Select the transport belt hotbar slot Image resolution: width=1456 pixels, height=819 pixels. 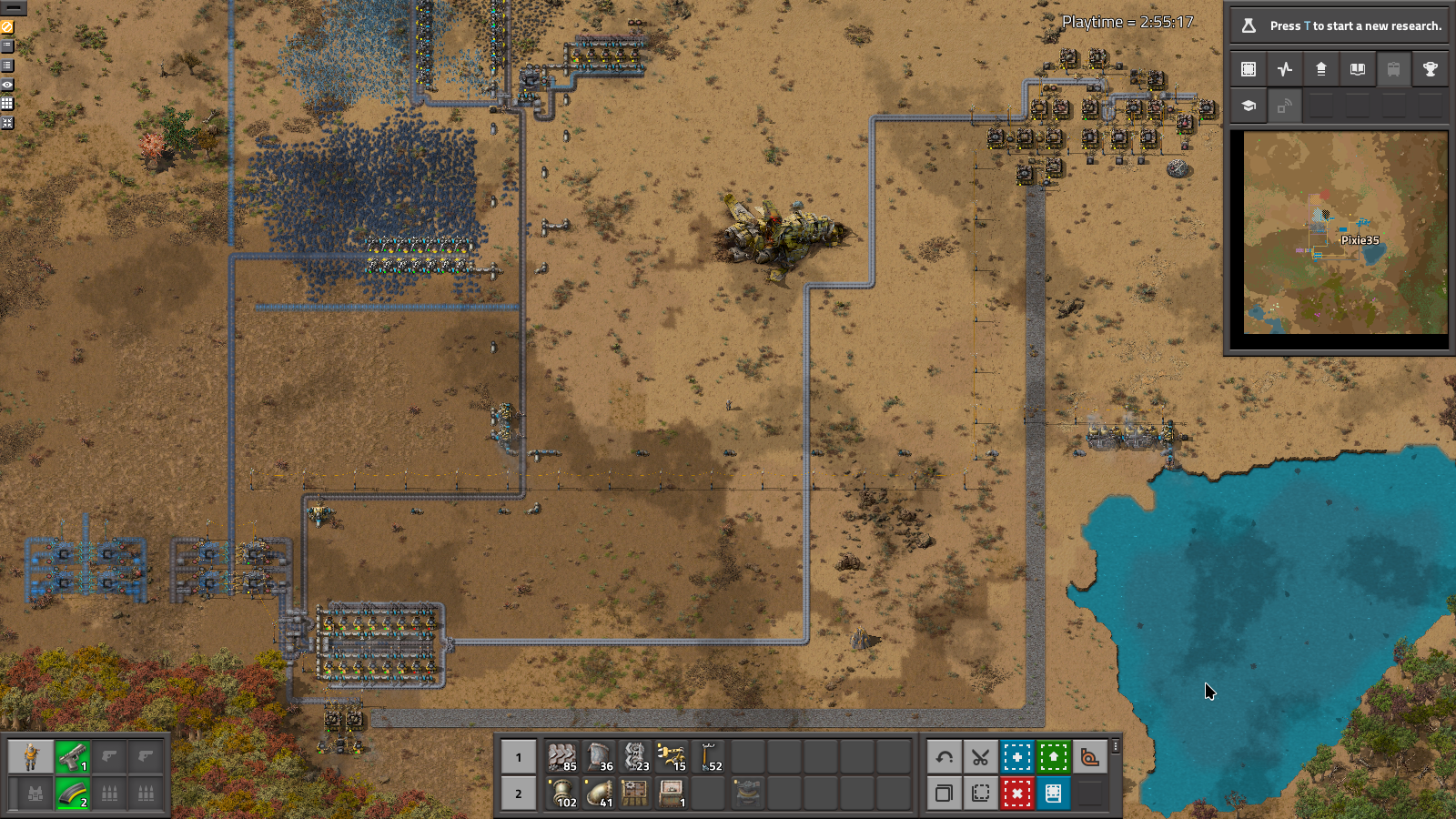[x=562, y=756]
